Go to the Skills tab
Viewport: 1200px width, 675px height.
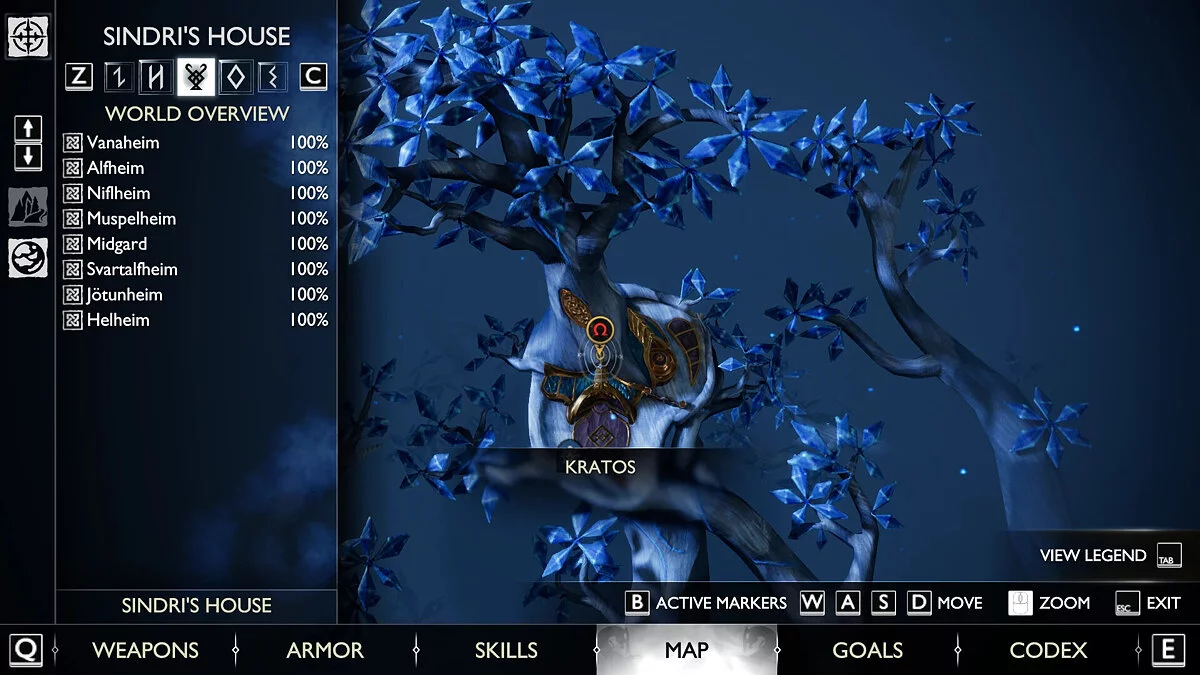[506, 650]
